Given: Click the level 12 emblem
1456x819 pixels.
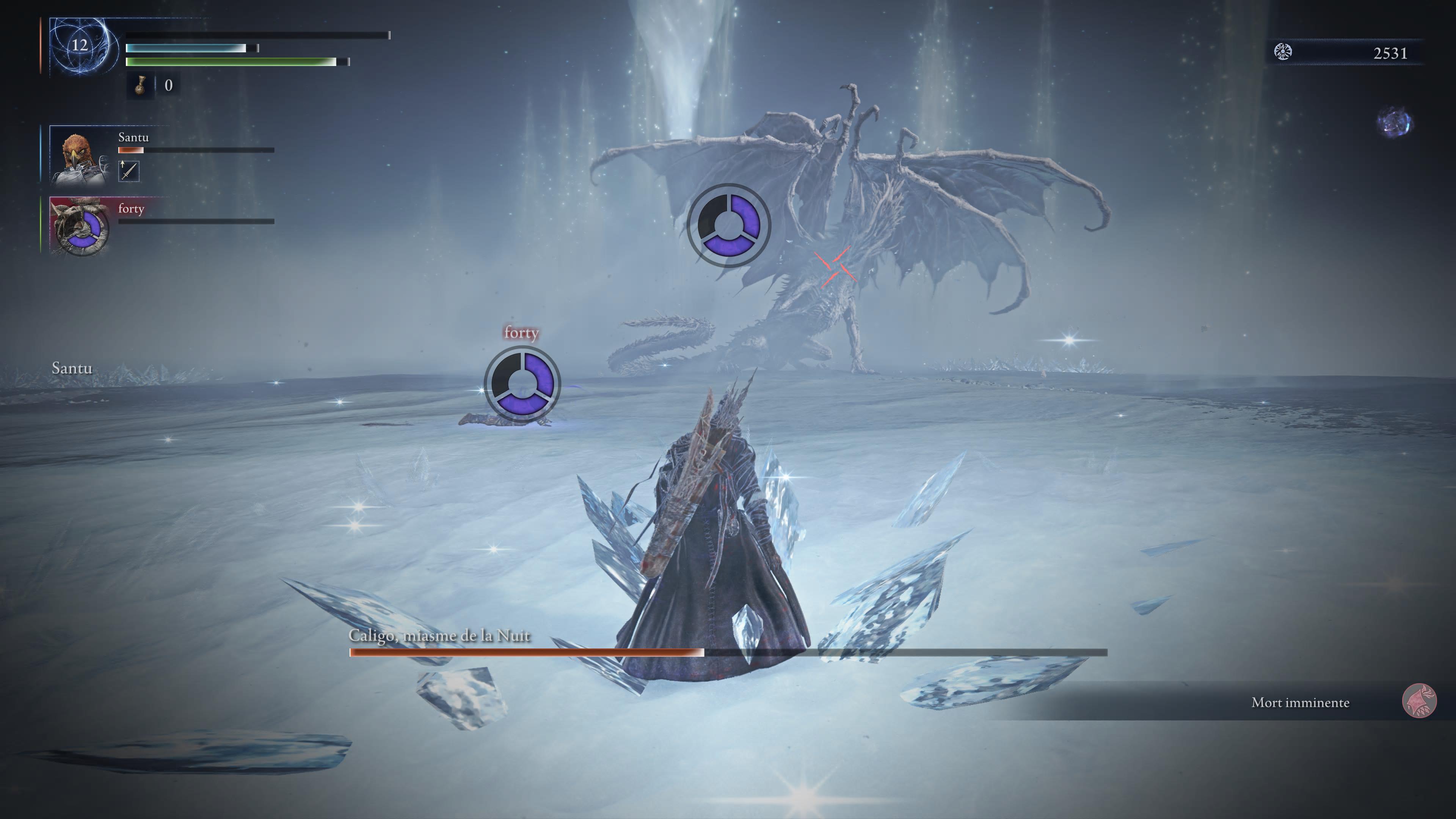Looking at the screenshot, I should coord(80,45).
